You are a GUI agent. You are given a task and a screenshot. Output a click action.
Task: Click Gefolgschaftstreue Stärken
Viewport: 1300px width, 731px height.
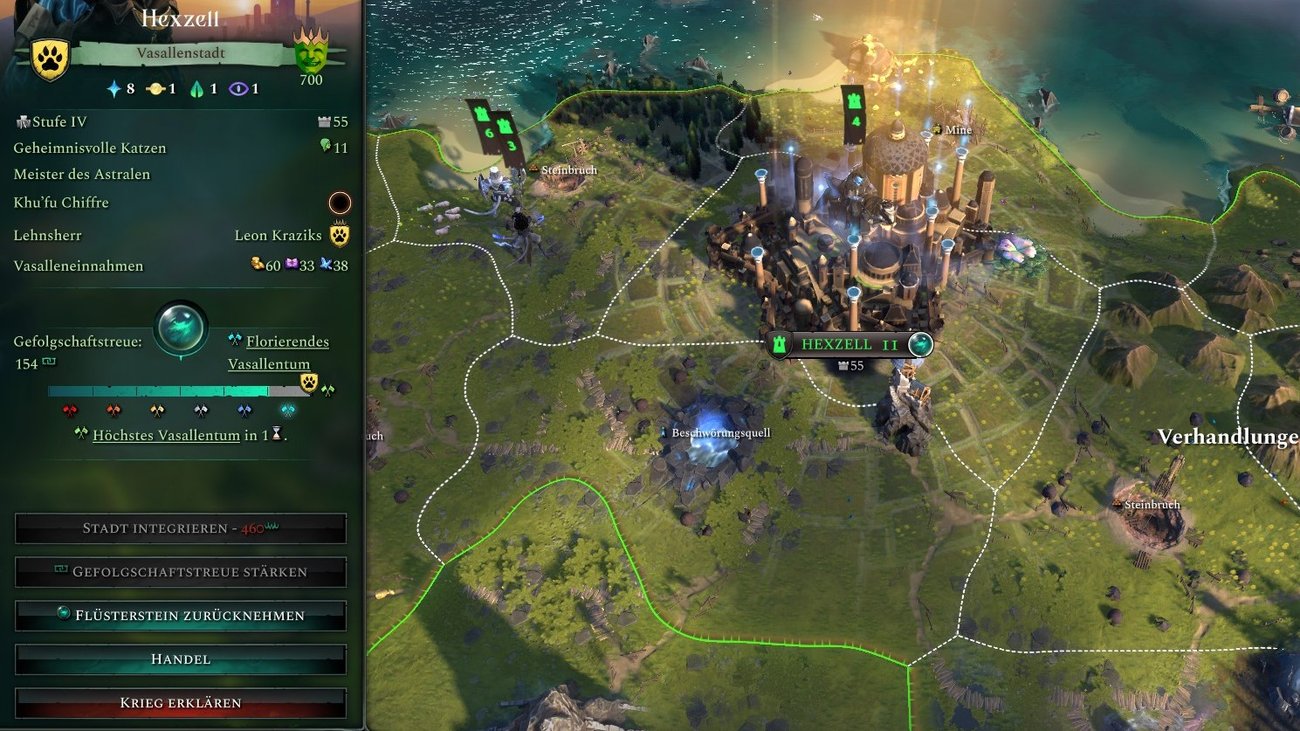tap(180, 571)
